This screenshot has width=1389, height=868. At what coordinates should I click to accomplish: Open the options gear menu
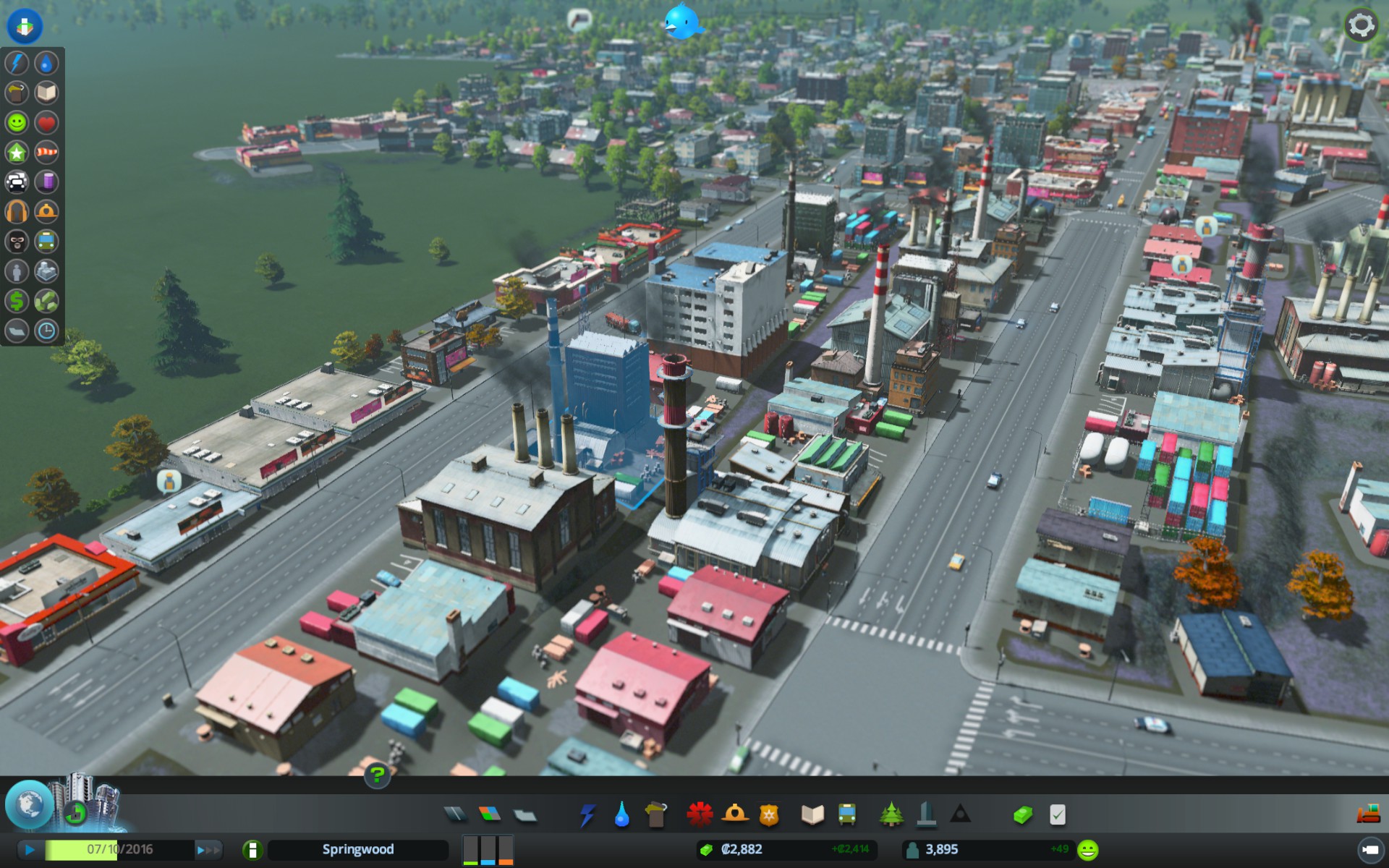(x=1360, y=25)
